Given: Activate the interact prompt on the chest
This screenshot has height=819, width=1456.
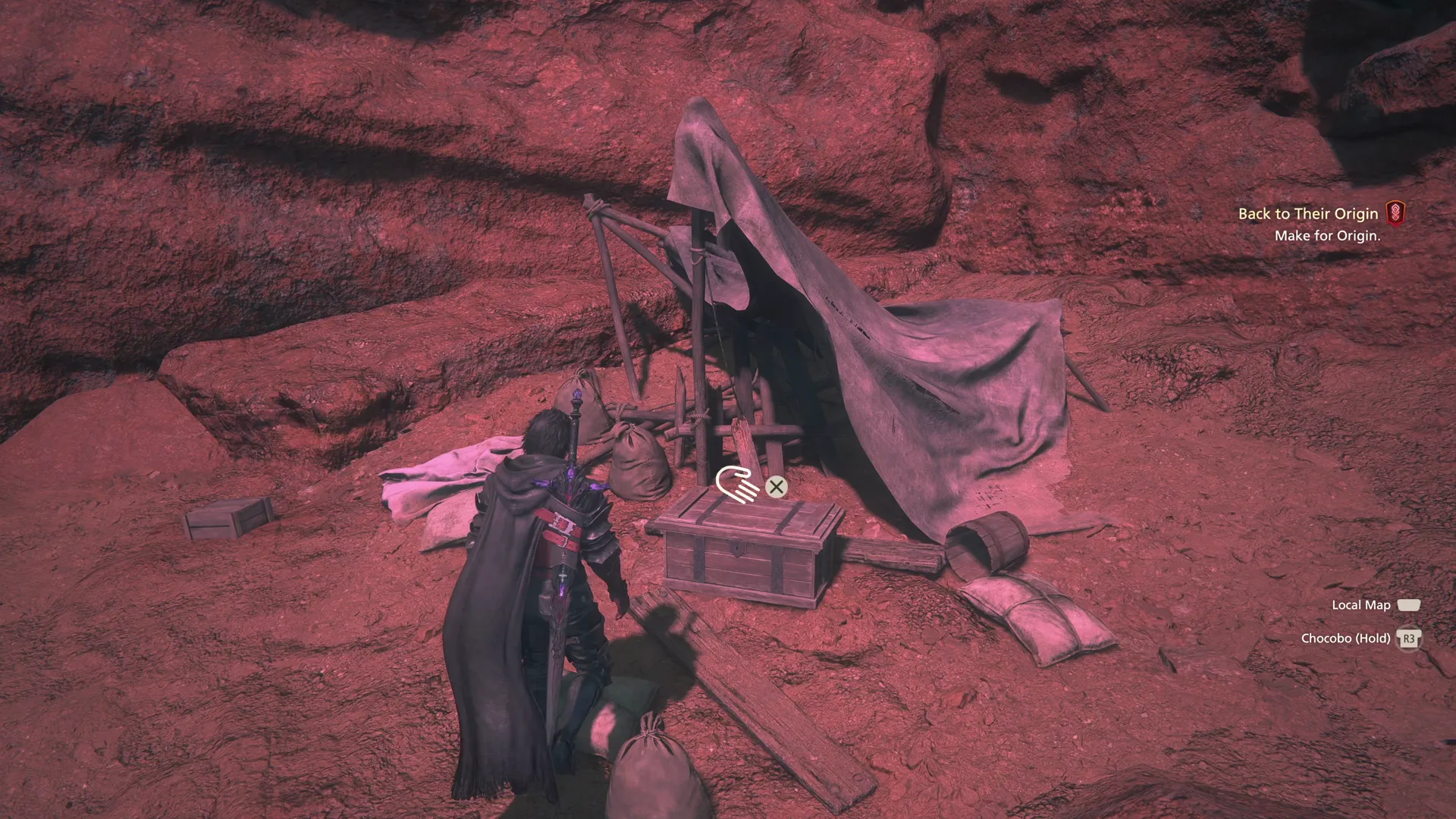Looking at the screenshot, I should 776,488.
